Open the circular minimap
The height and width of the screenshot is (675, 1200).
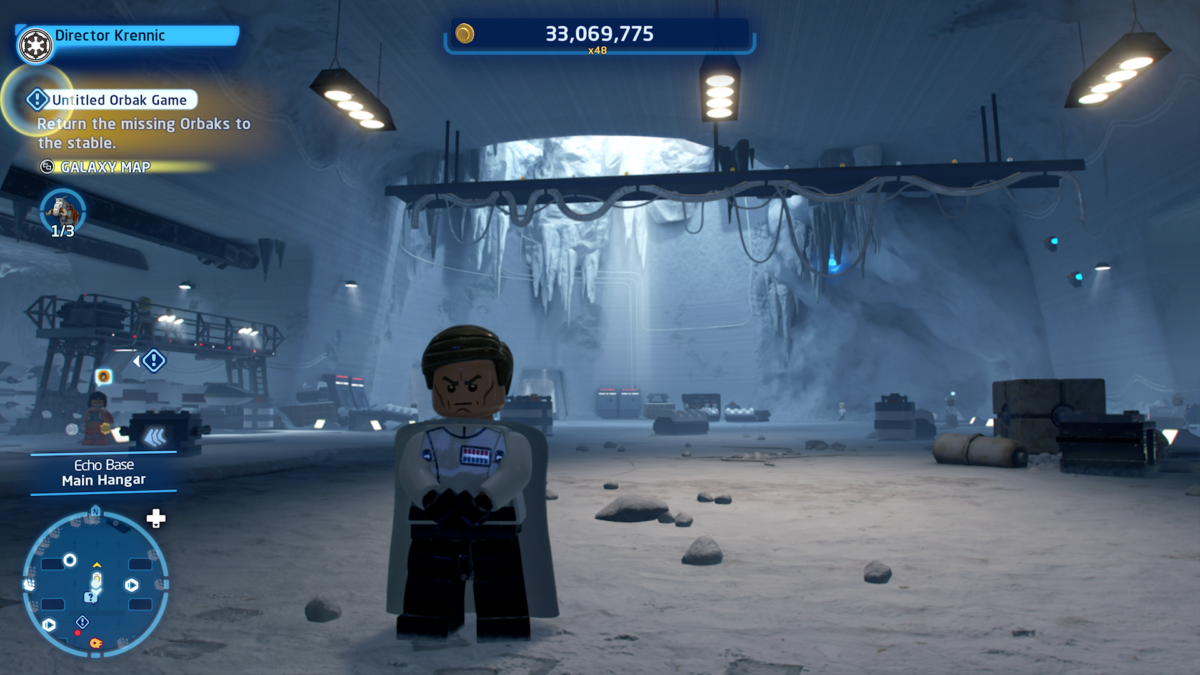coord(95,582)
